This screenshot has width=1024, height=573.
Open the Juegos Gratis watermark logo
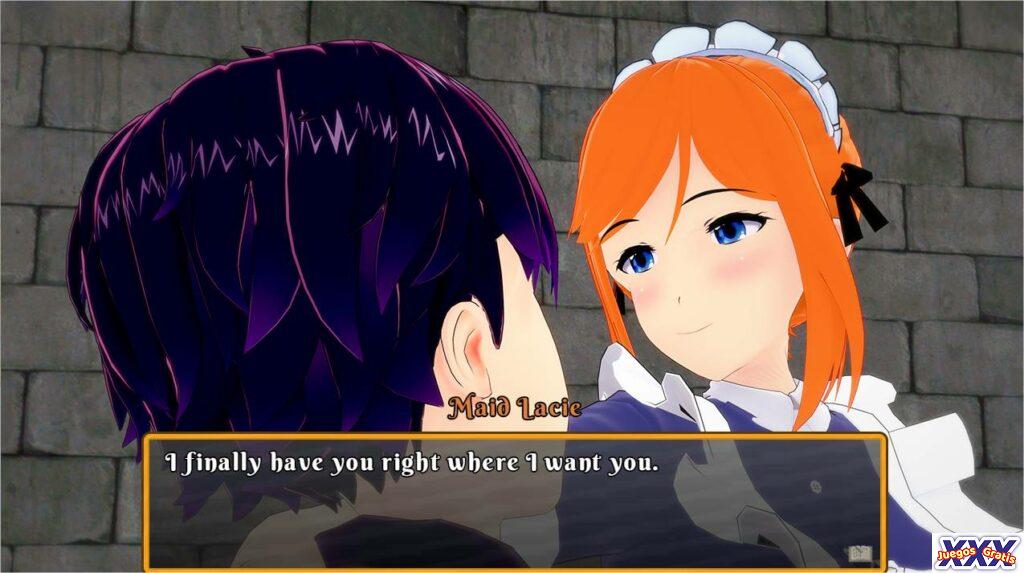(977, 551)
